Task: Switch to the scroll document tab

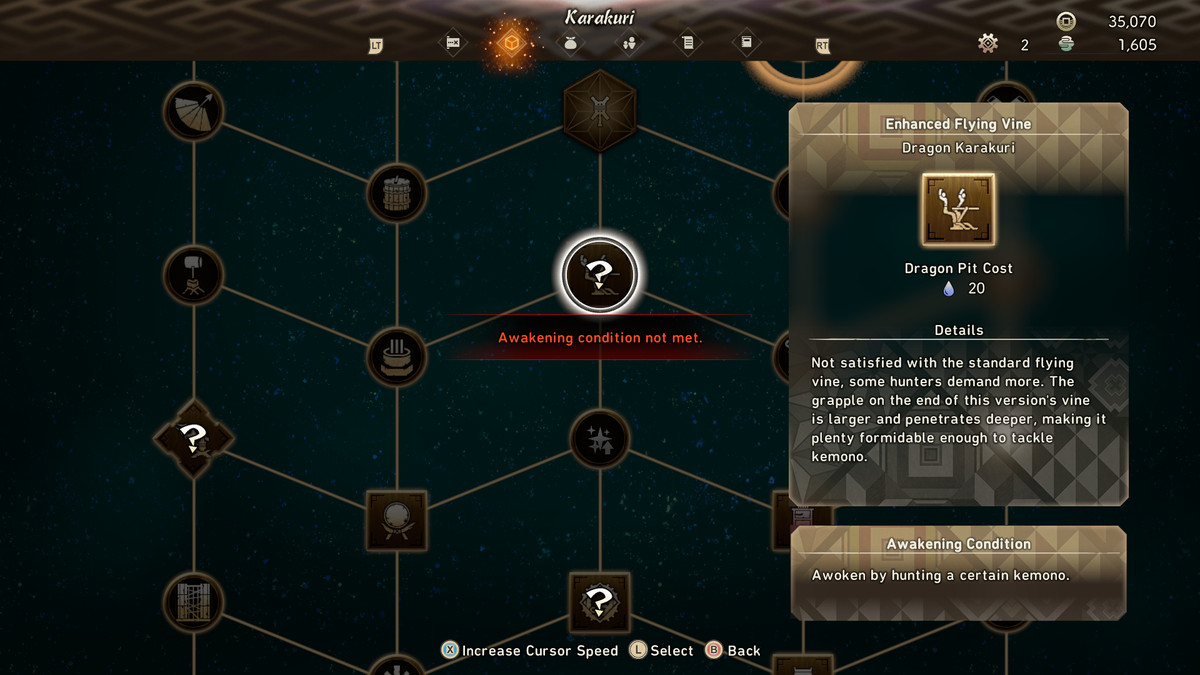Action: tap(687, 43)
